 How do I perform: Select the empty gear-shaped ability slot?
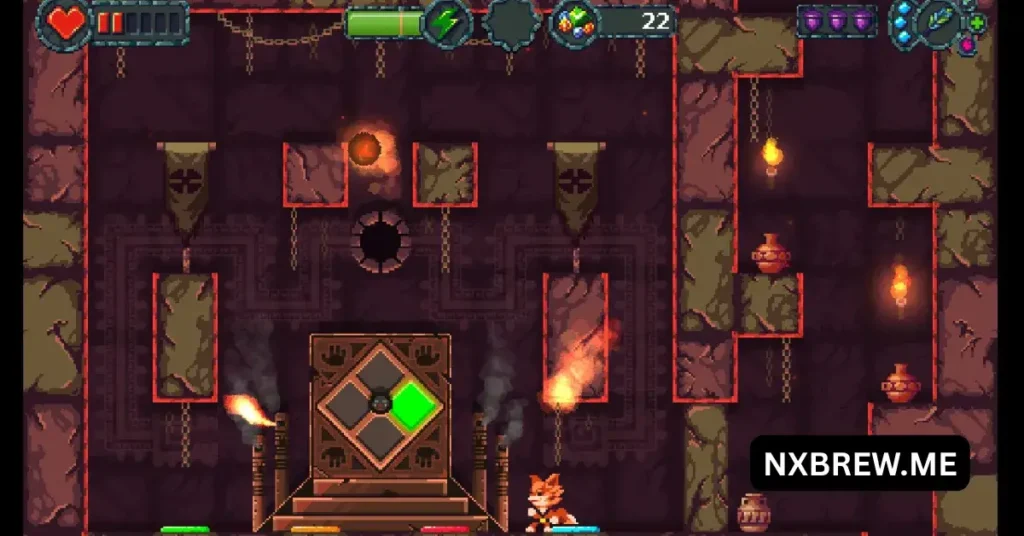pyautogui.click(x=512, y=22)
